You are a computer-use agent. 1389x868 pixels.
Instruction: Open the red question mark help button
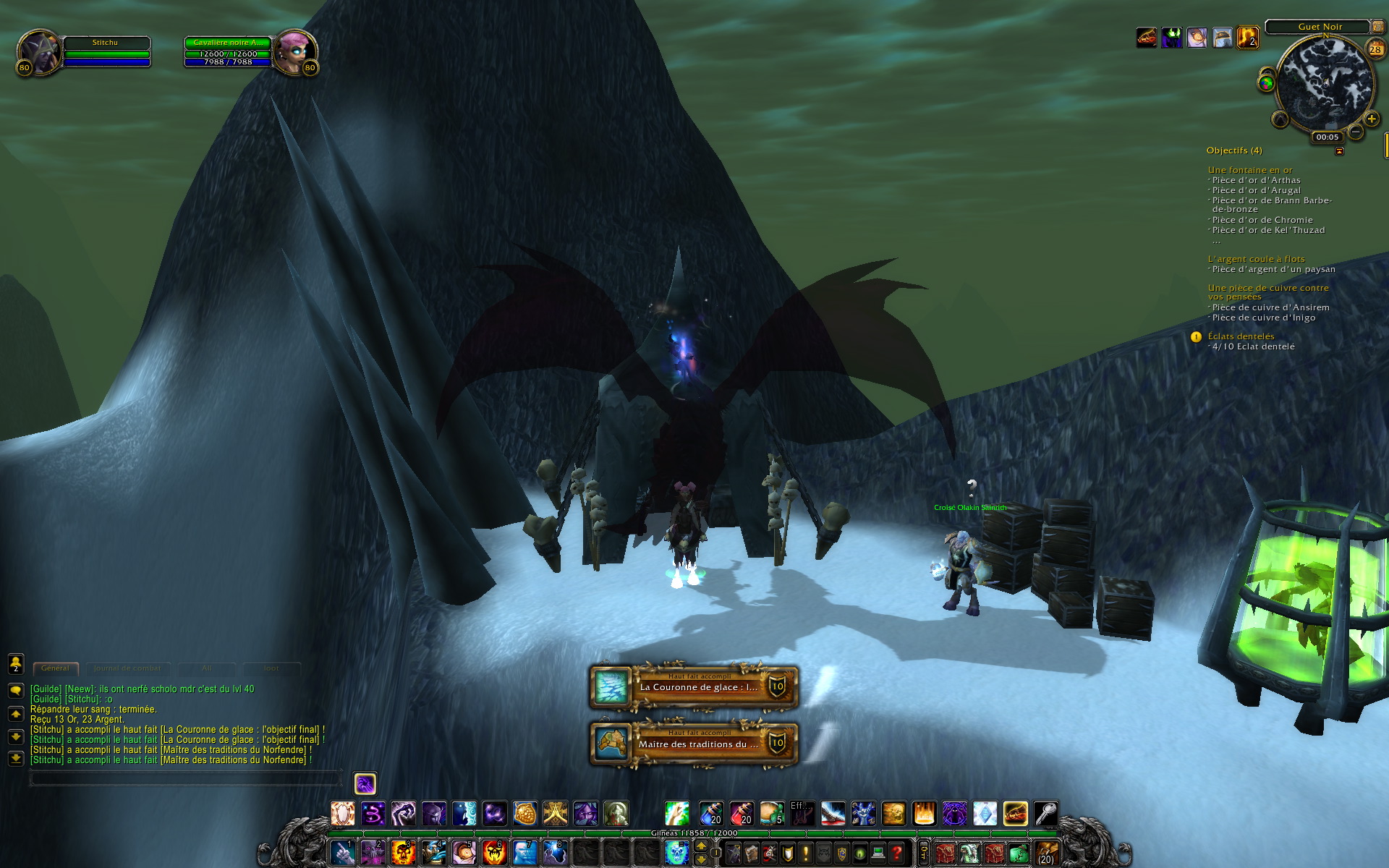tap(896, 853)
